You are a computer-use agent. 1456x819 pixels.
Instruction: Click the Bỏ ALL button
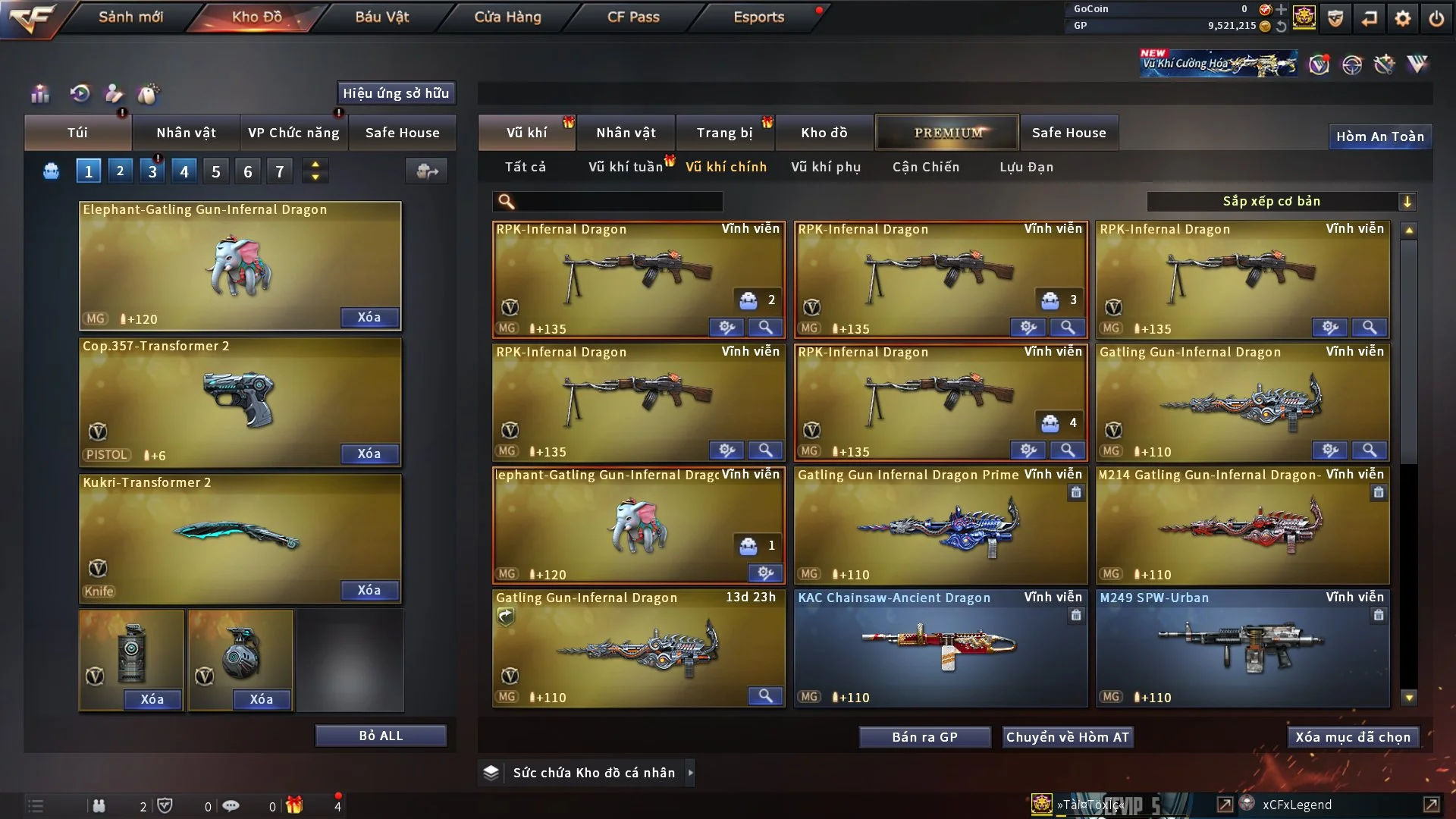[x=381, y=736]
